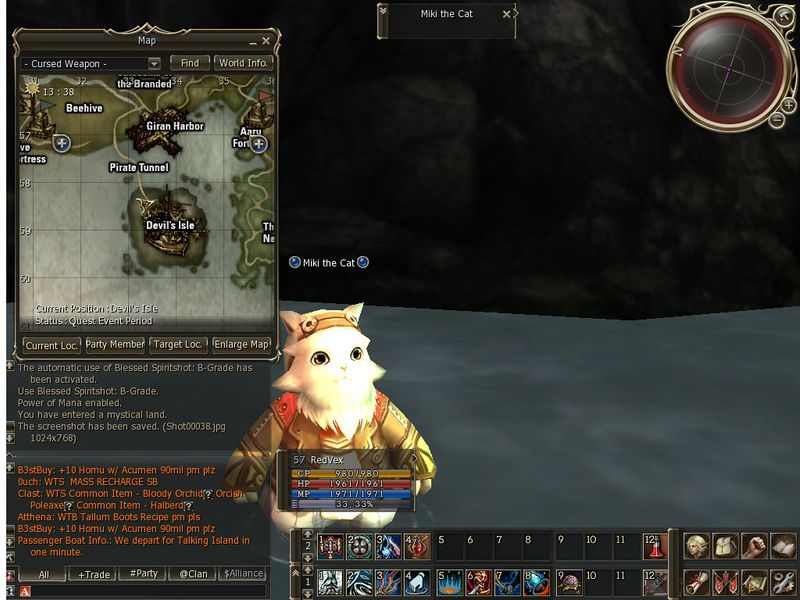
Task: Show Party Member locations on the map
Action: tap(114, 345)
